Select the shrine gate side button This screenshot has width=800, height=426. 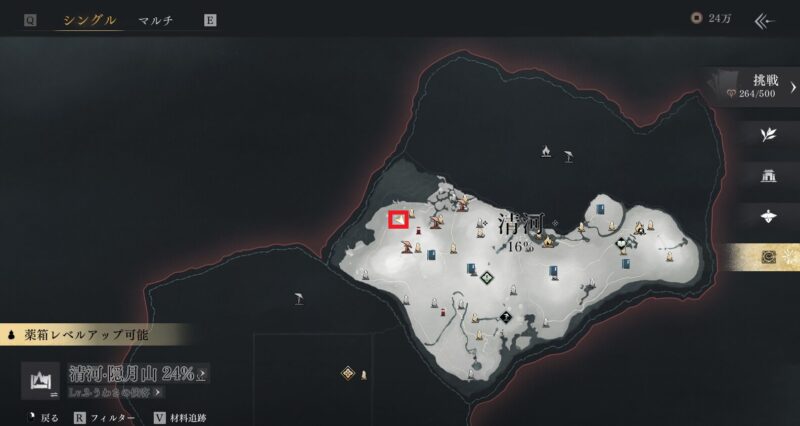(768, 175)
